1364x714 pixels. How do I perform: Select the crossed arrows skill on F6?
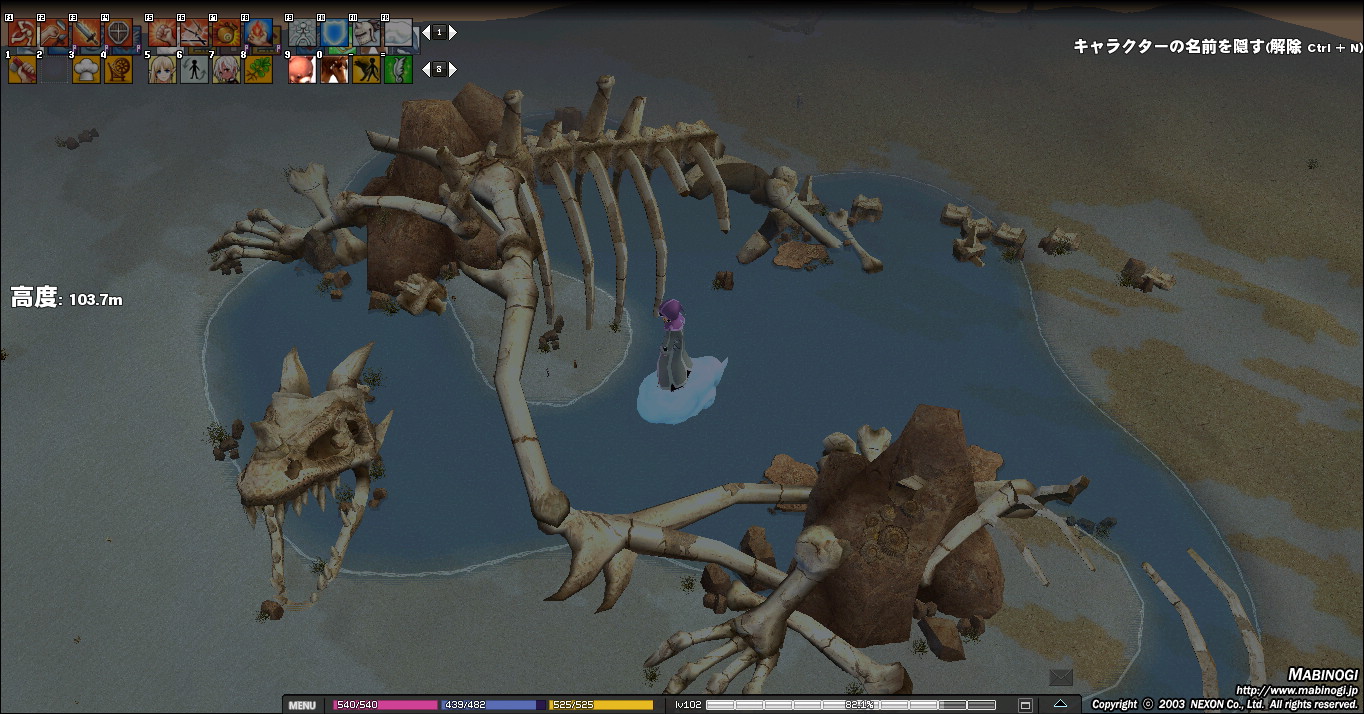tap(194, 33)
